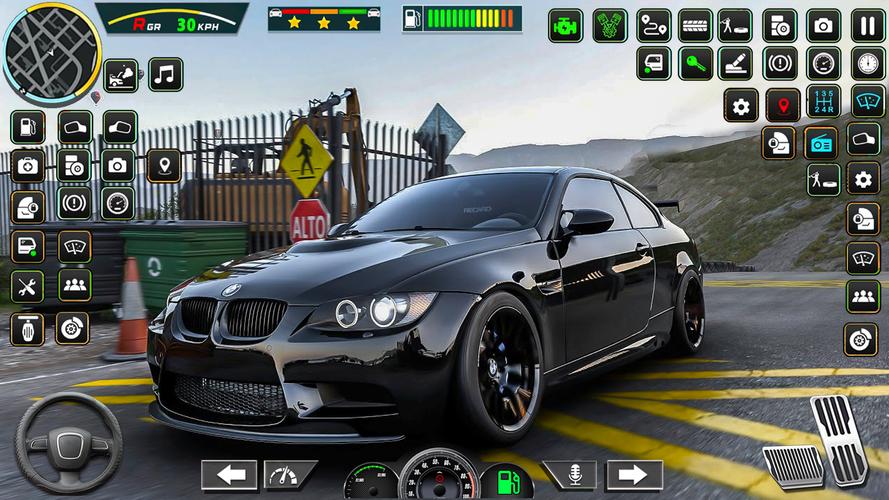Toggle the music note button
This screenshot has height=500, width=889.
pyautogui.click(x=165, y=74)
